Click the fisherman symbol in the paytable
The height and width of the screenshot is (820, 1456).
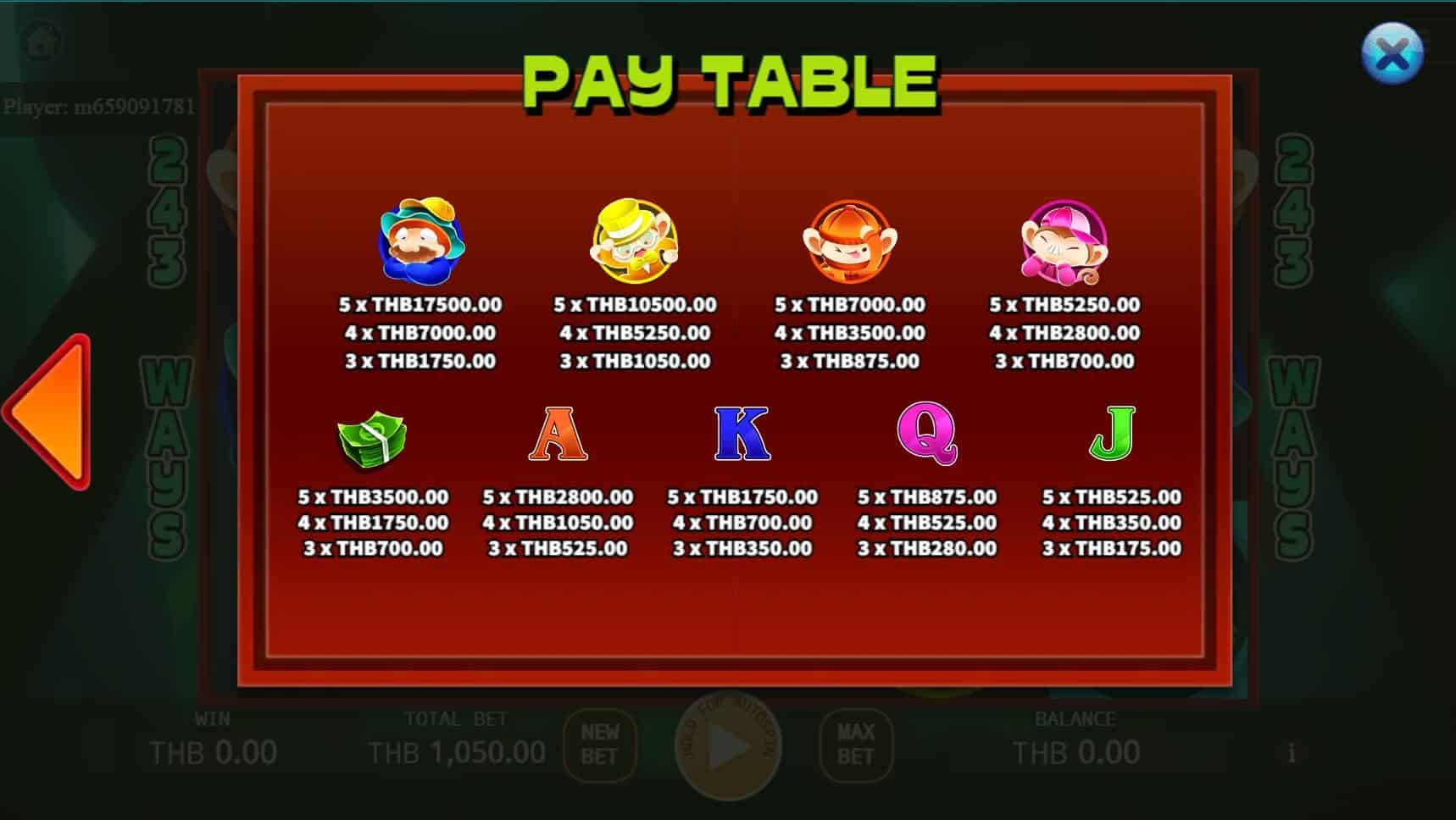pyautogui.click(x=421, y=243)
